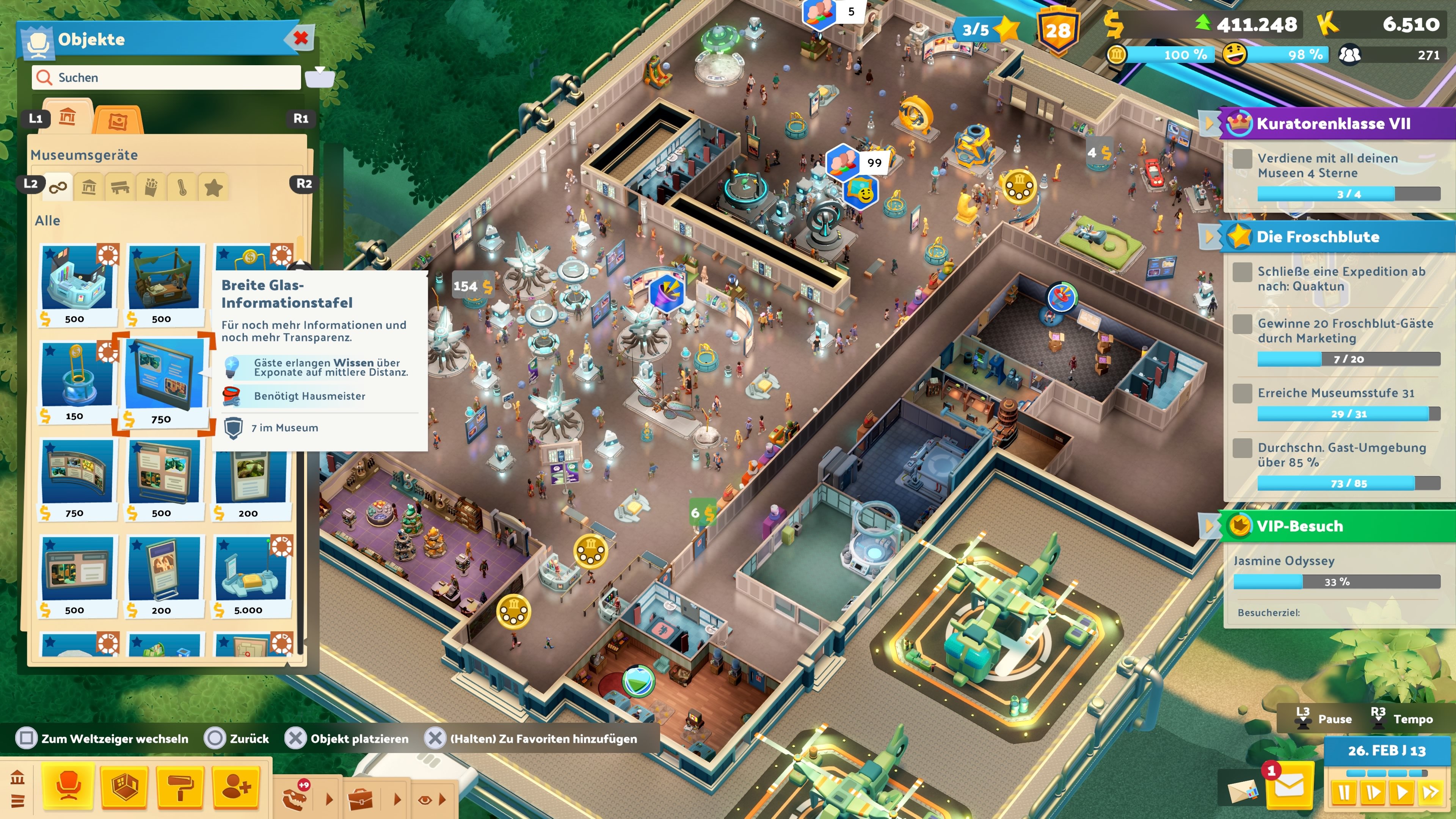Pick the 5.000 priced object tile
The height and width of the screenshot is (819, 1456).
pos(250,576)
